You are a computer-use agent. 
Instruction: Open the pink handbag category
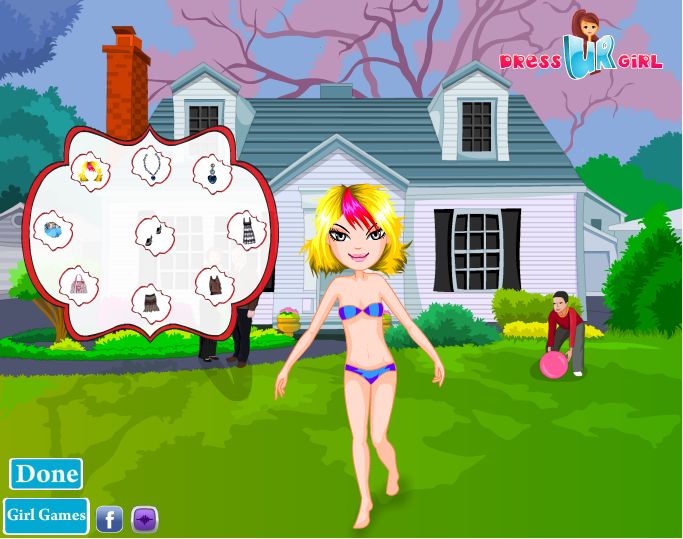tap(79, 286)
